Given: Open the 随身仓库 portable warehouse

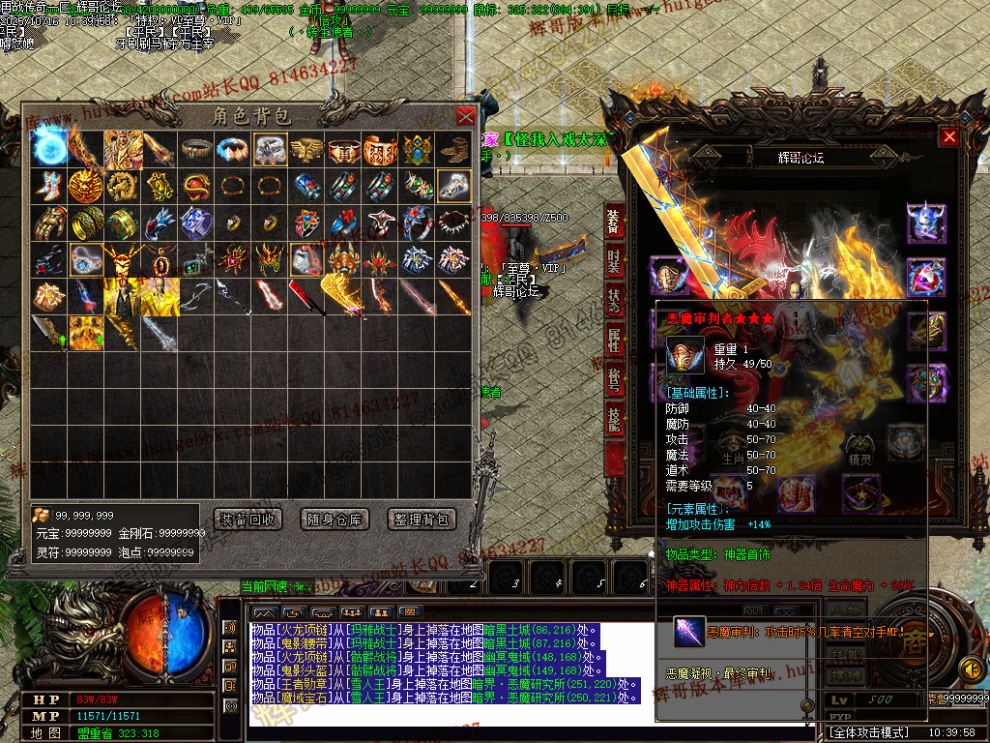Looking at the screenshot, I should [335, 519].
